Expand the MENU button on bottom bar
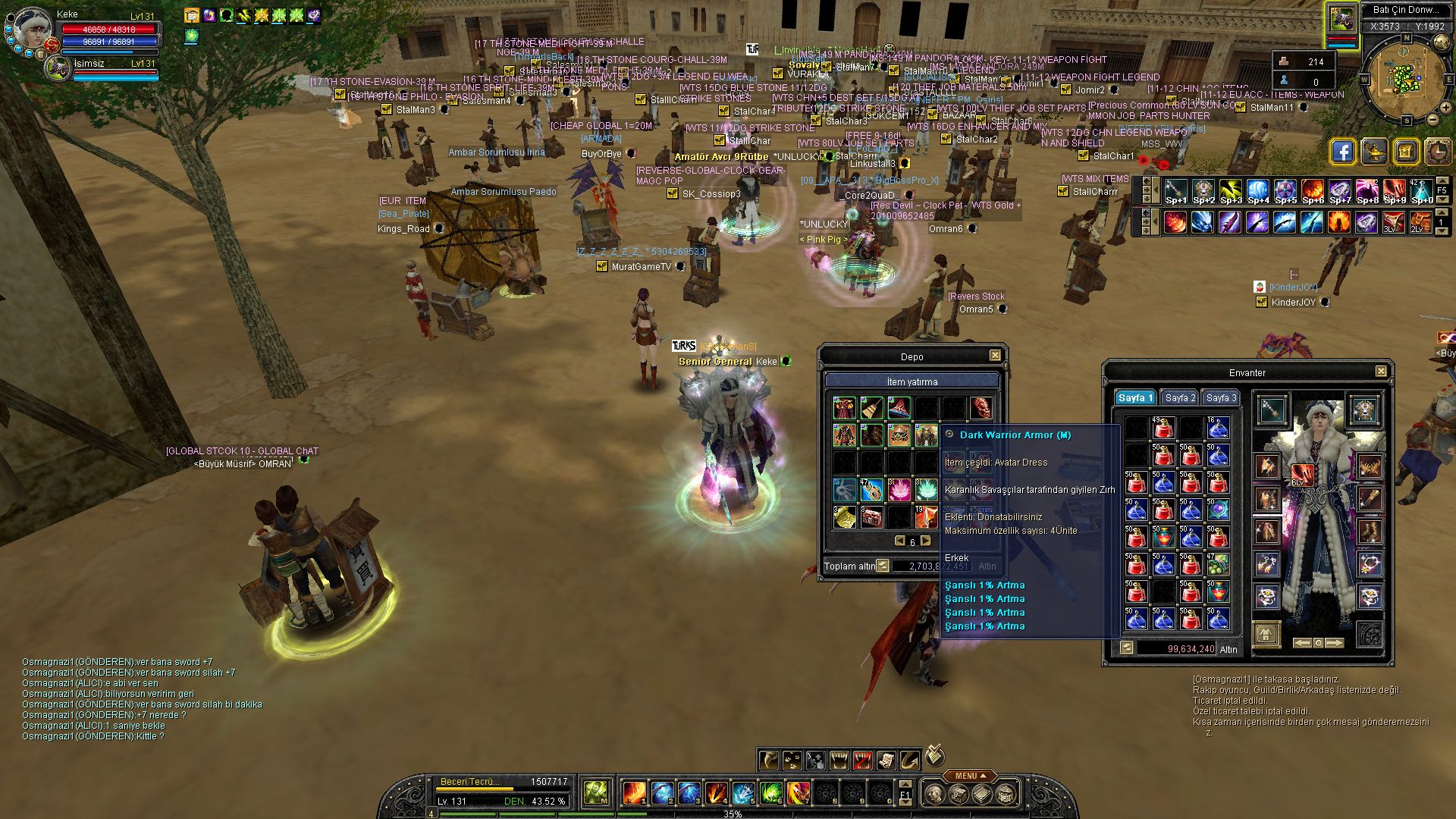 [970, 776]
